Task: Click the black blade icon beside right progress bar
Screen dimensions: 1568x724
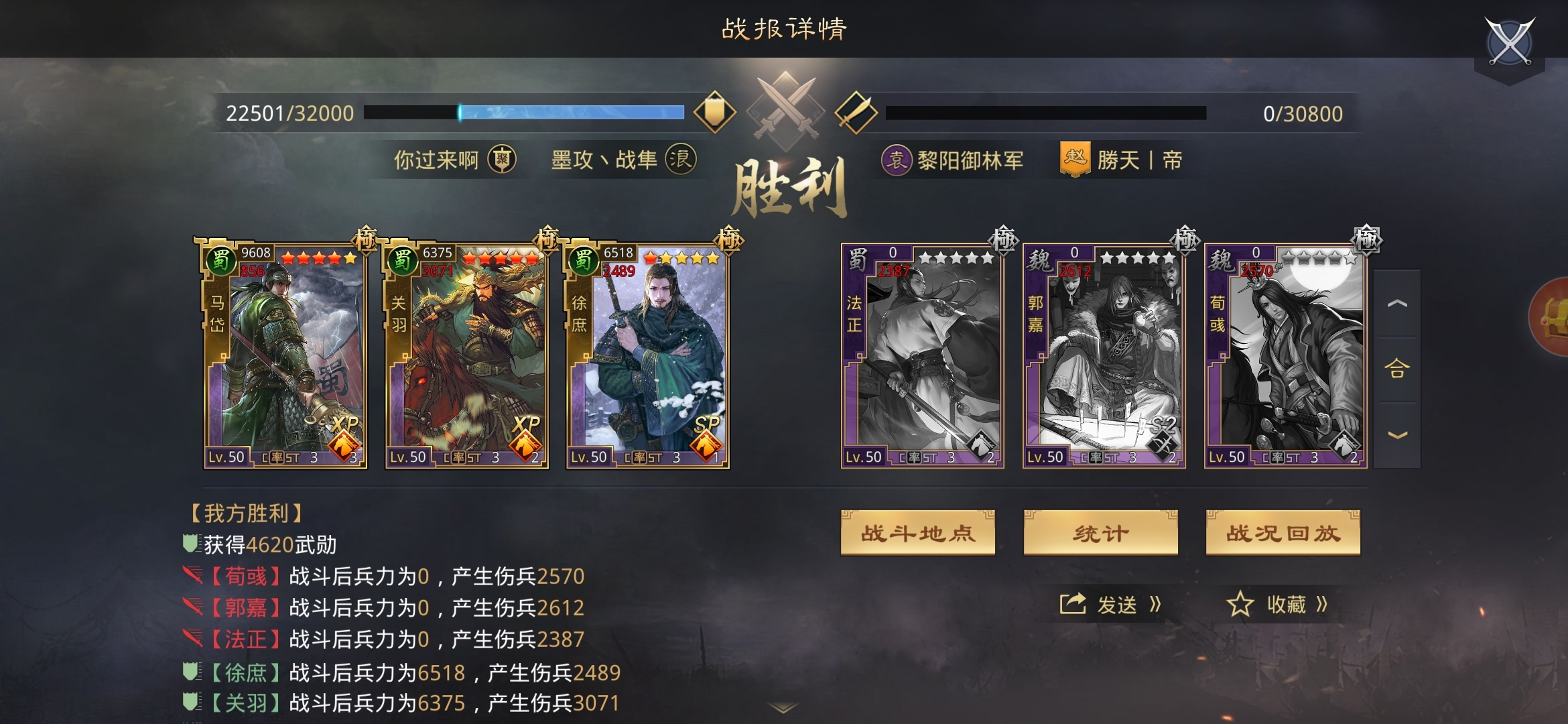Action: pos(860,112)
